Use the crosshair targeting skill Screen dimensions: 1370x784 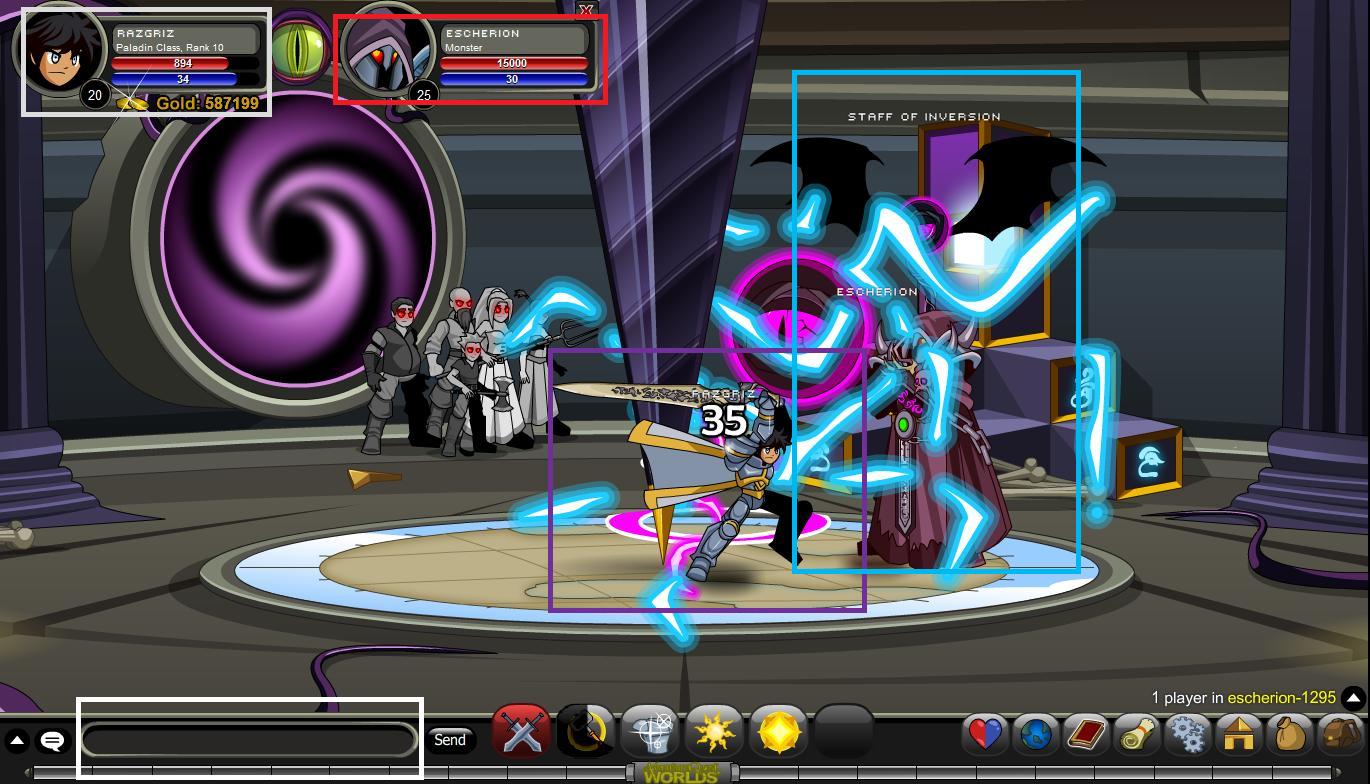click(648, 733)
